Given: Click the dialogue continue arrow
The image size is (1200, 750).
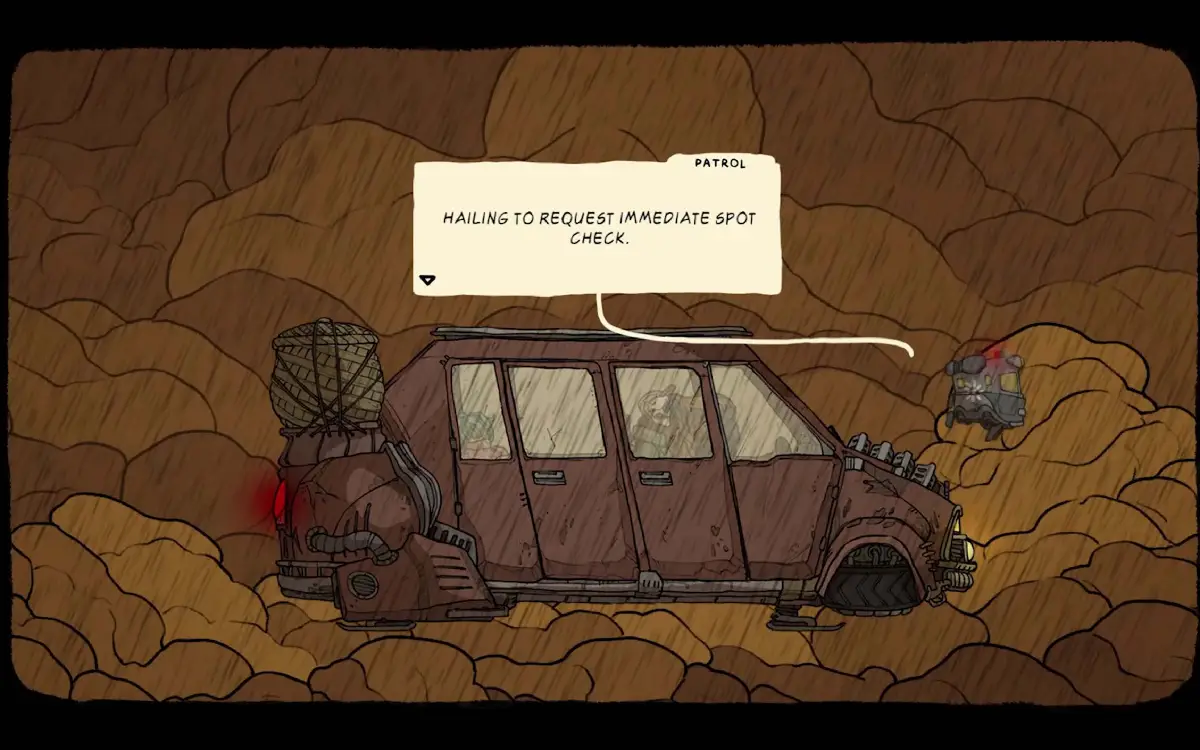Looking at the screenshot, I should pos(427,280).
